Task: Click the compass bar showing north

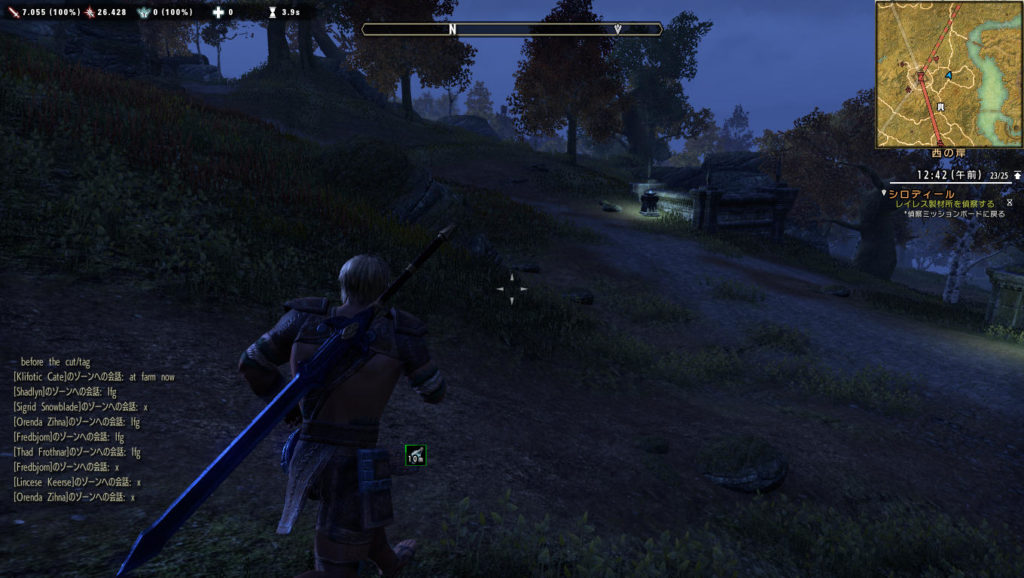Action: [511, 29]
